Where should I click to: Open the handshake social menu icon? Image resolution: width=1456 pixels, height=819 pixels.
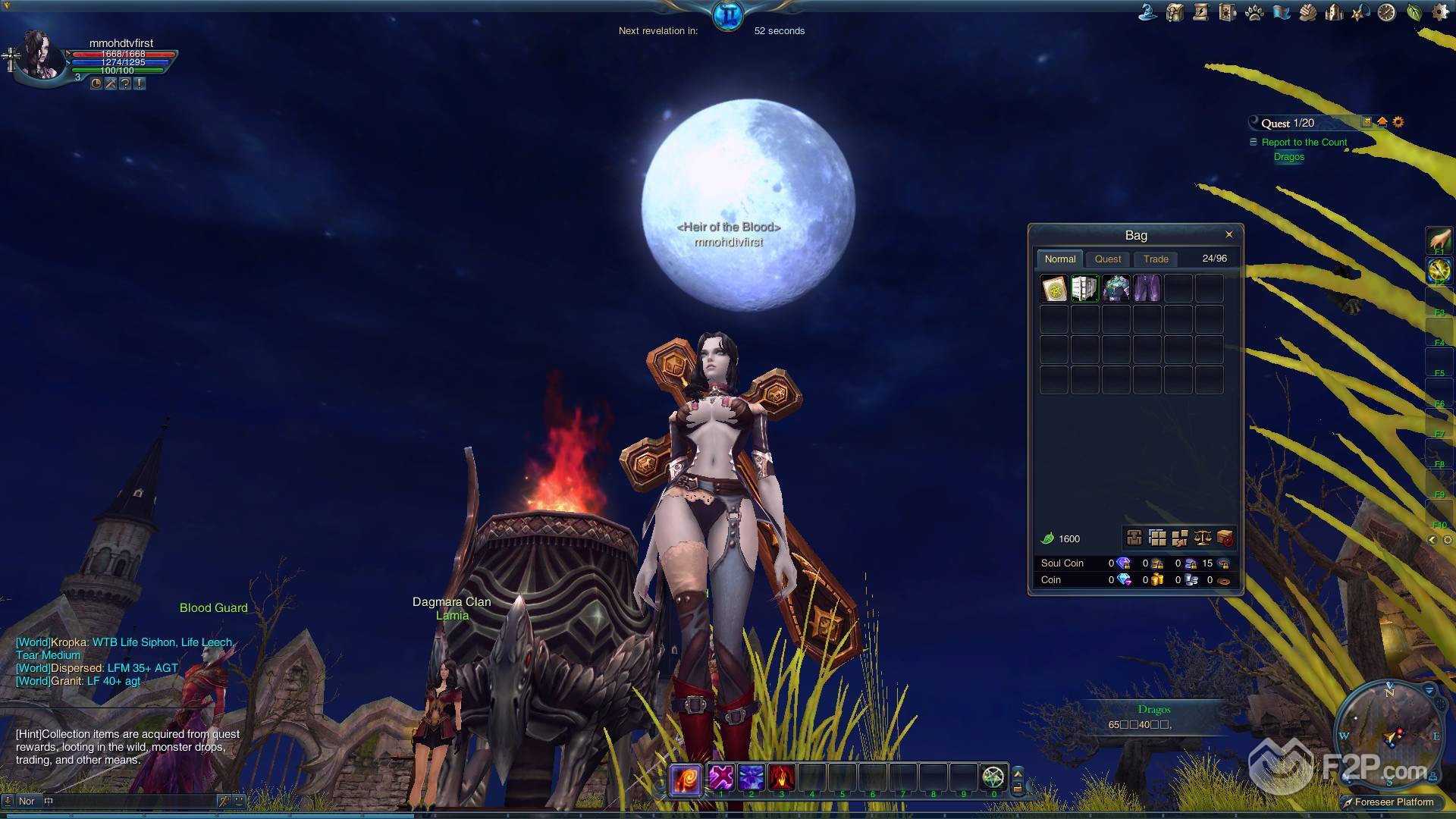1307,13
